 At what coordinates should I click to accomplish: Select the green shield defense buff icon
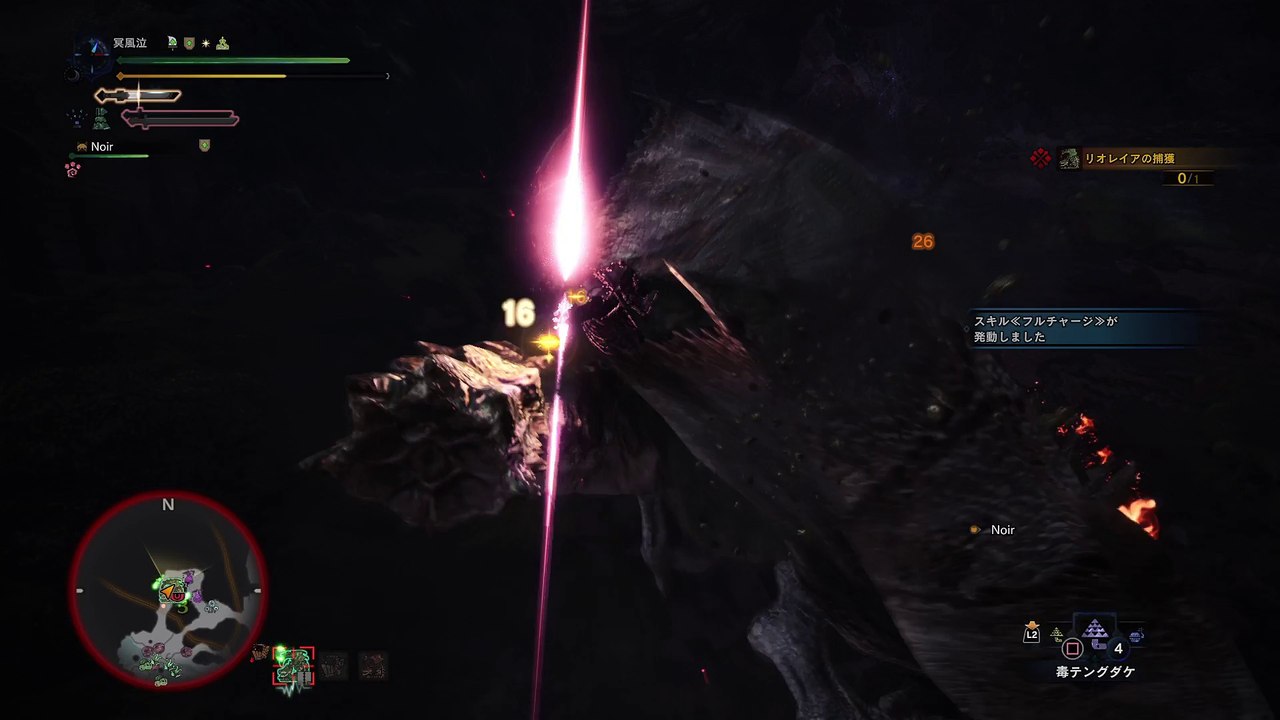(x=189, y=44)
